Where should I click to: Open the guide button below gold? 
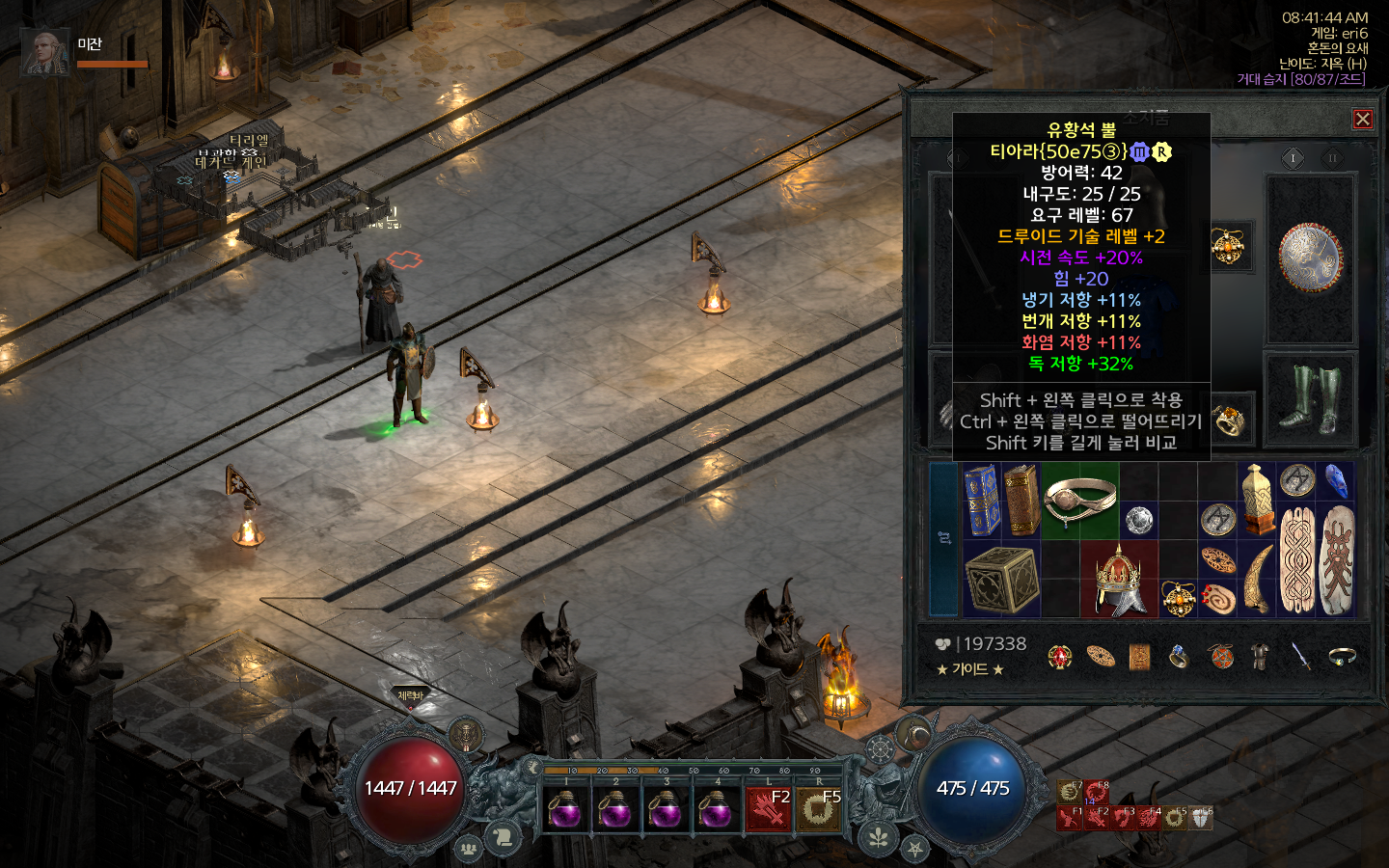[x=970, y=669]
